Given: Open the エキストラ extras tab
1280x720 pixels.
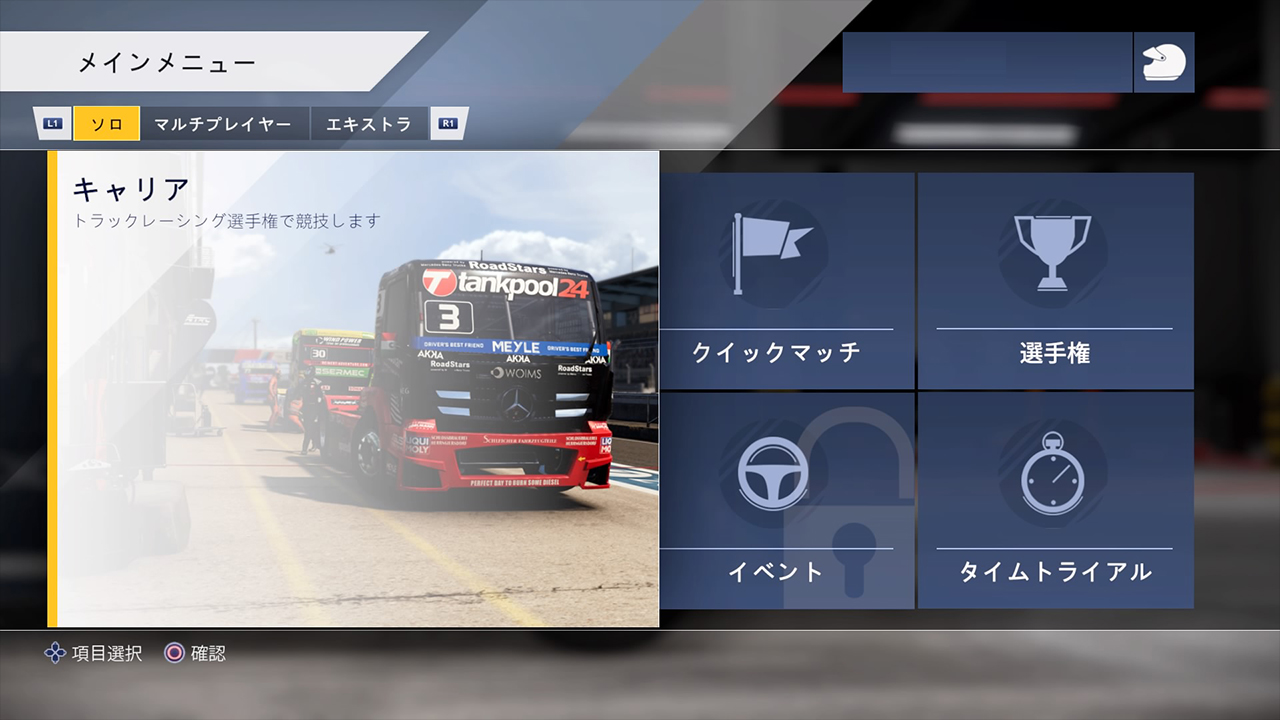Looking at the screenshot, I should coord(369,124).
